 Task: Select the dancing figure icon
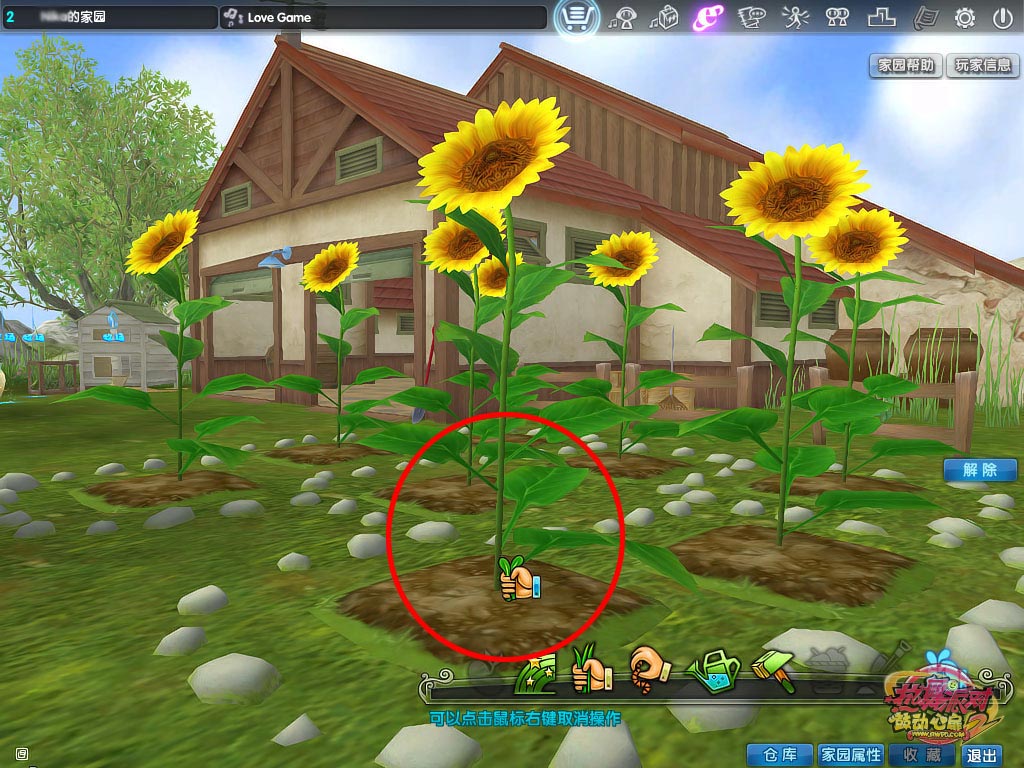[x=793, y=17]
